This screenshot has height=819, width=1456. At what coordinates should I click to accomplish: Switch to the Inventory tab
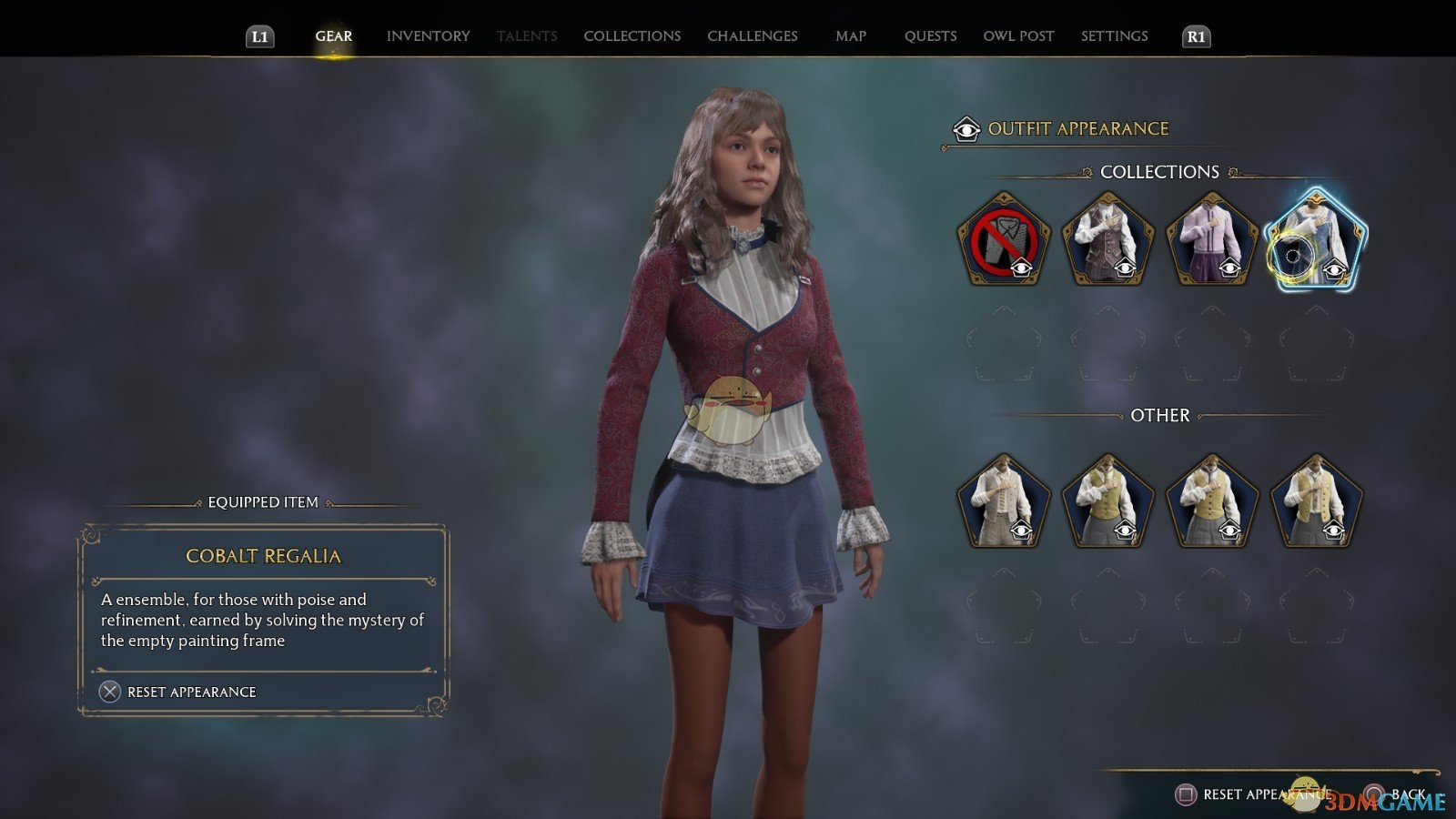point(428,36)
